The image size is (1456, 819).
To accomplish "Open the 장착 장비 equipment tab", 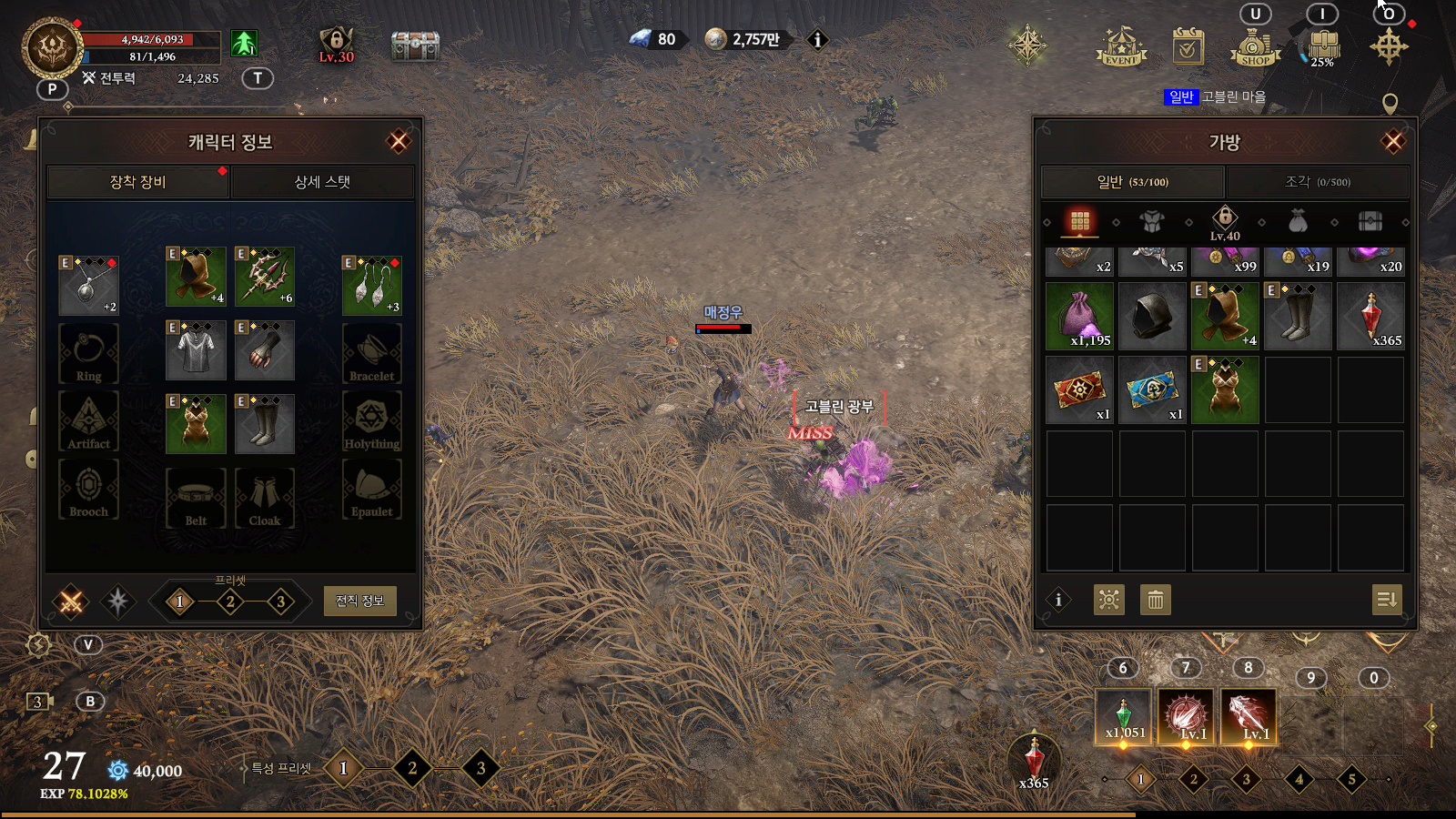I will pos(137,182).
